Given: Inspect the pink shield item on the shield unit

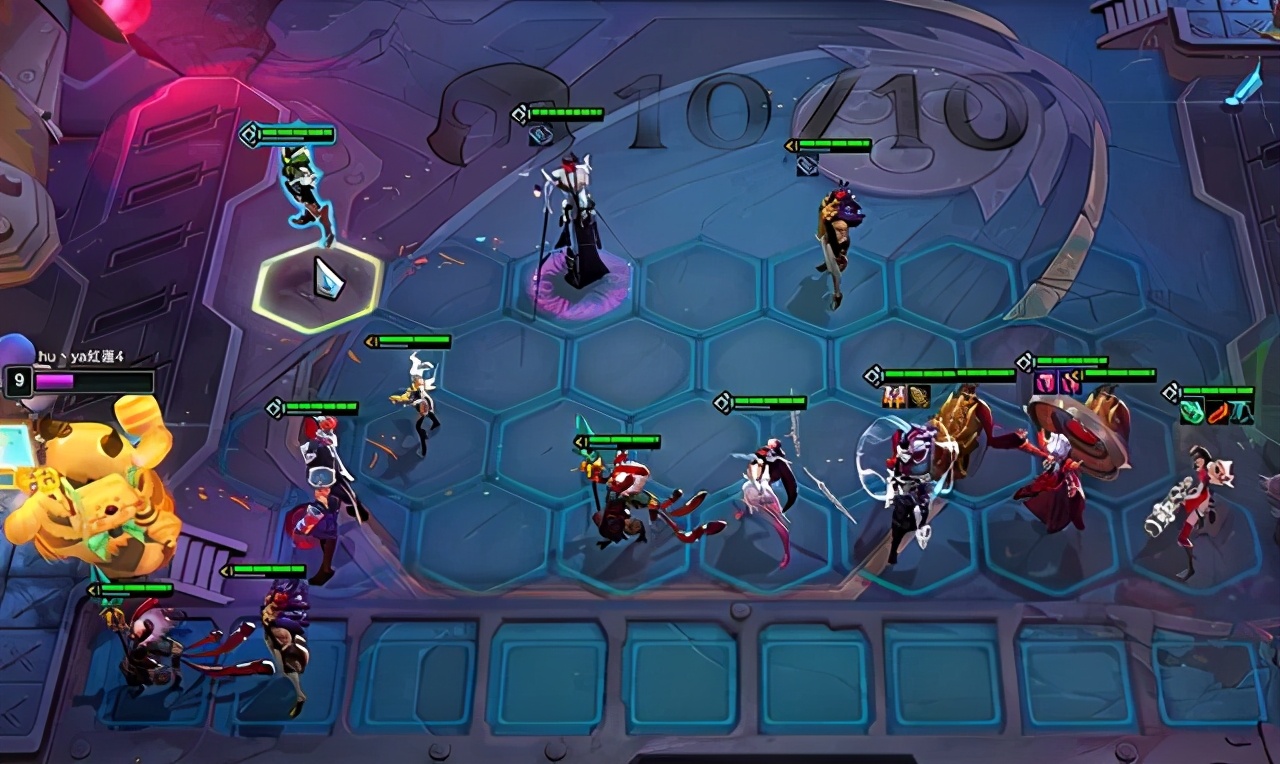Looking at the screenshot, I should 1045,381.
